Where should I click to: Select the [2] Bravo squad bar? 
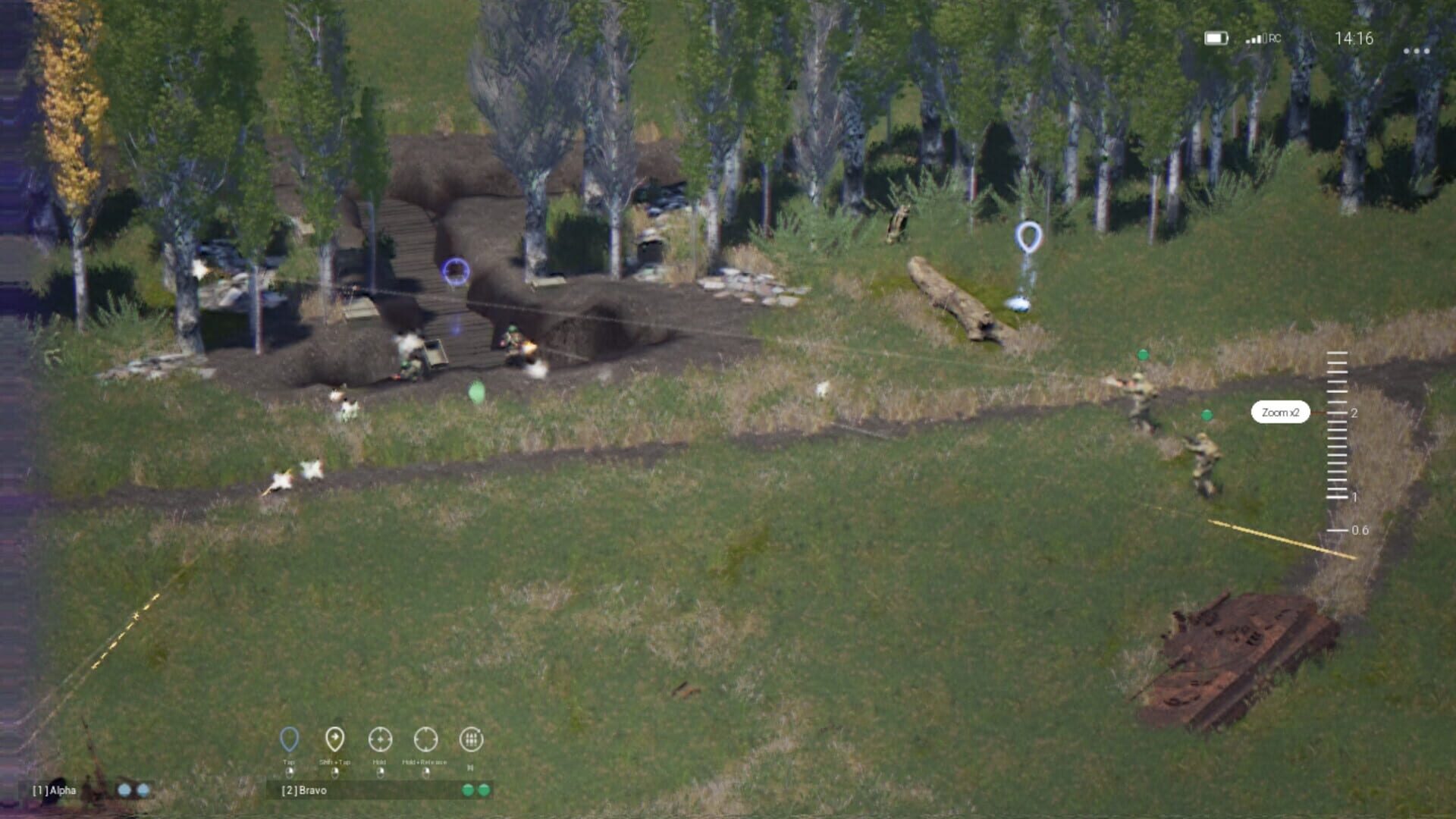(303, 792)
